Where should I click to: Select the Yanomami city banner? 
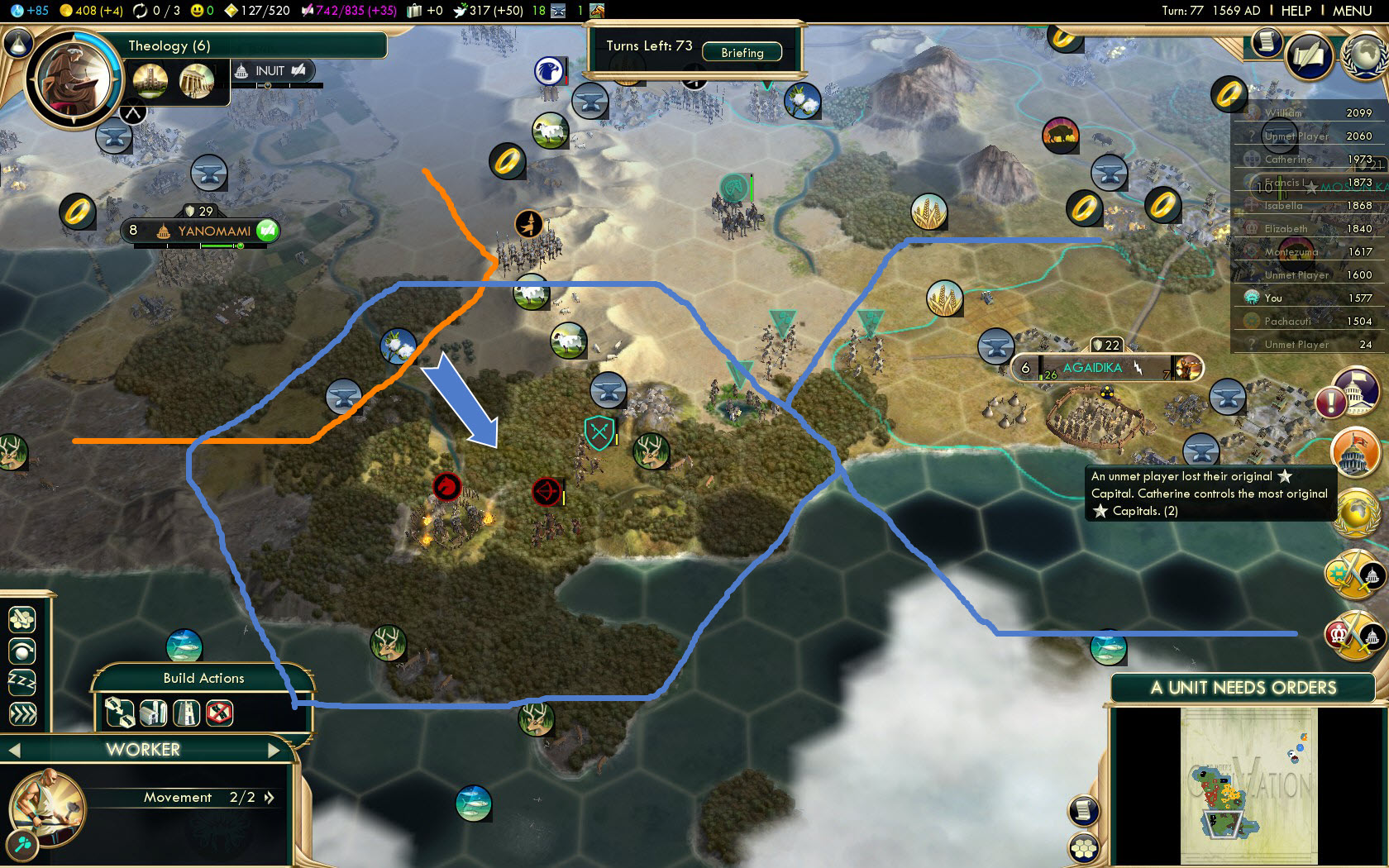(212, 231)
